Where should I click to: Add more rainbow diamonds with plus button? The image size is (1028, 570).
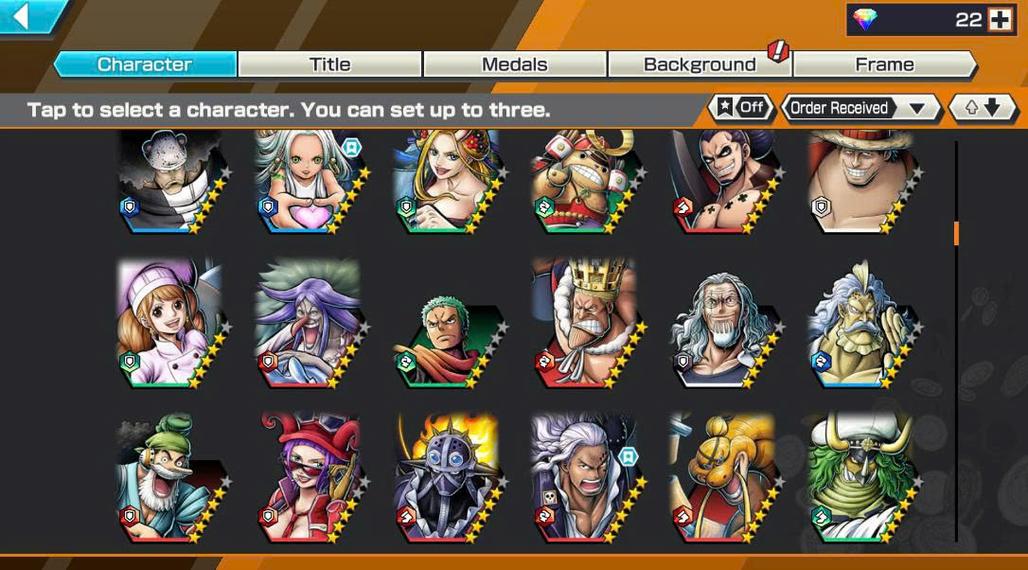point(1001,19)
